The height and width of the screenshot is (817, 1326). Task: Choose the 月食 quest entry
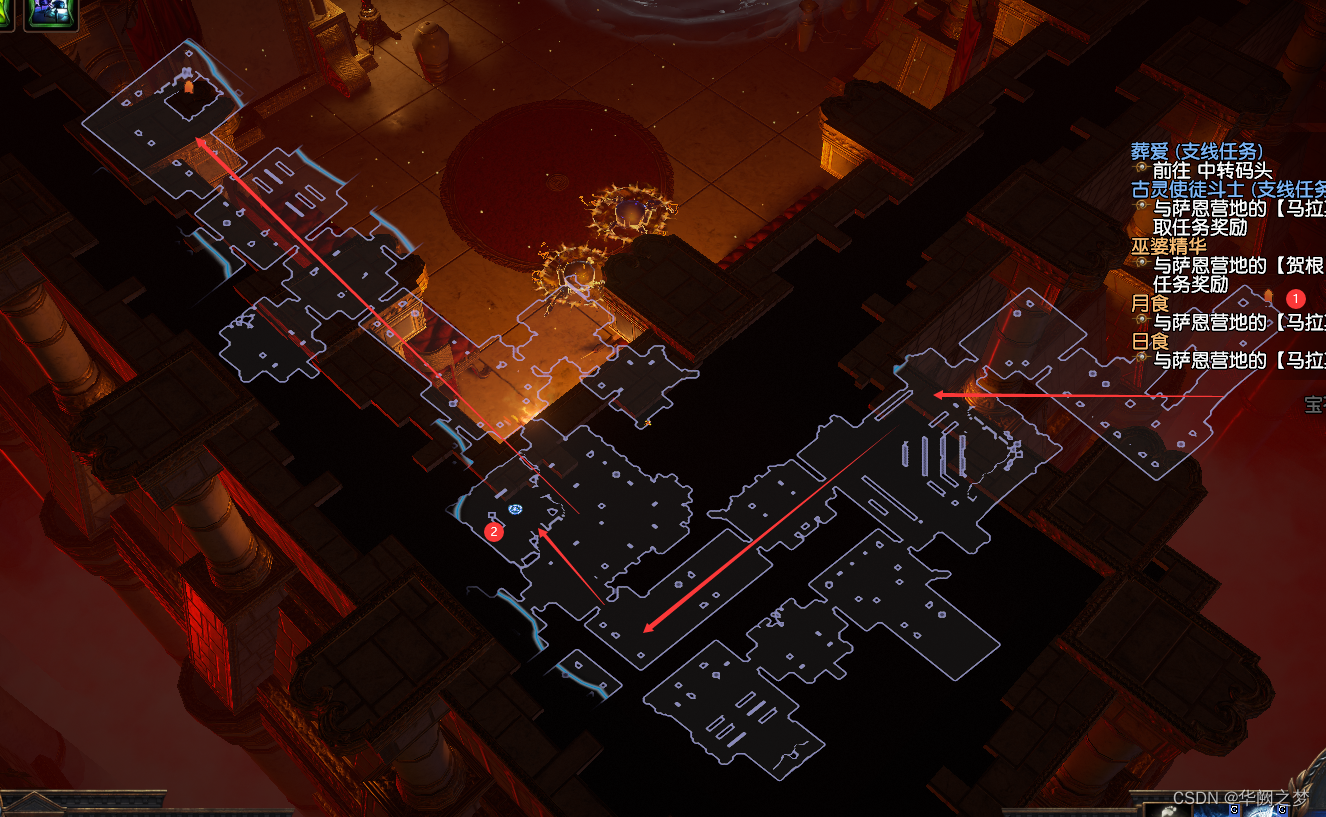pos(1149,303)
